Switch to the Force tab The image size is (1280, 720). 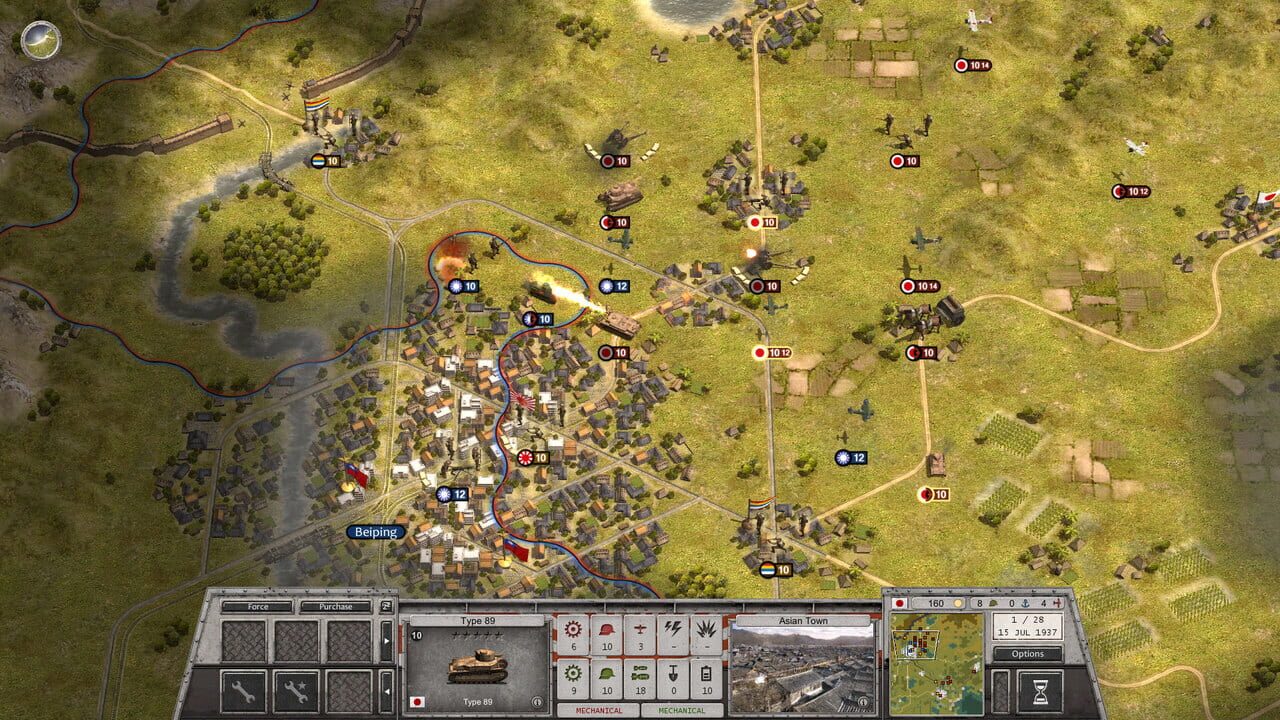coord(257,607)
